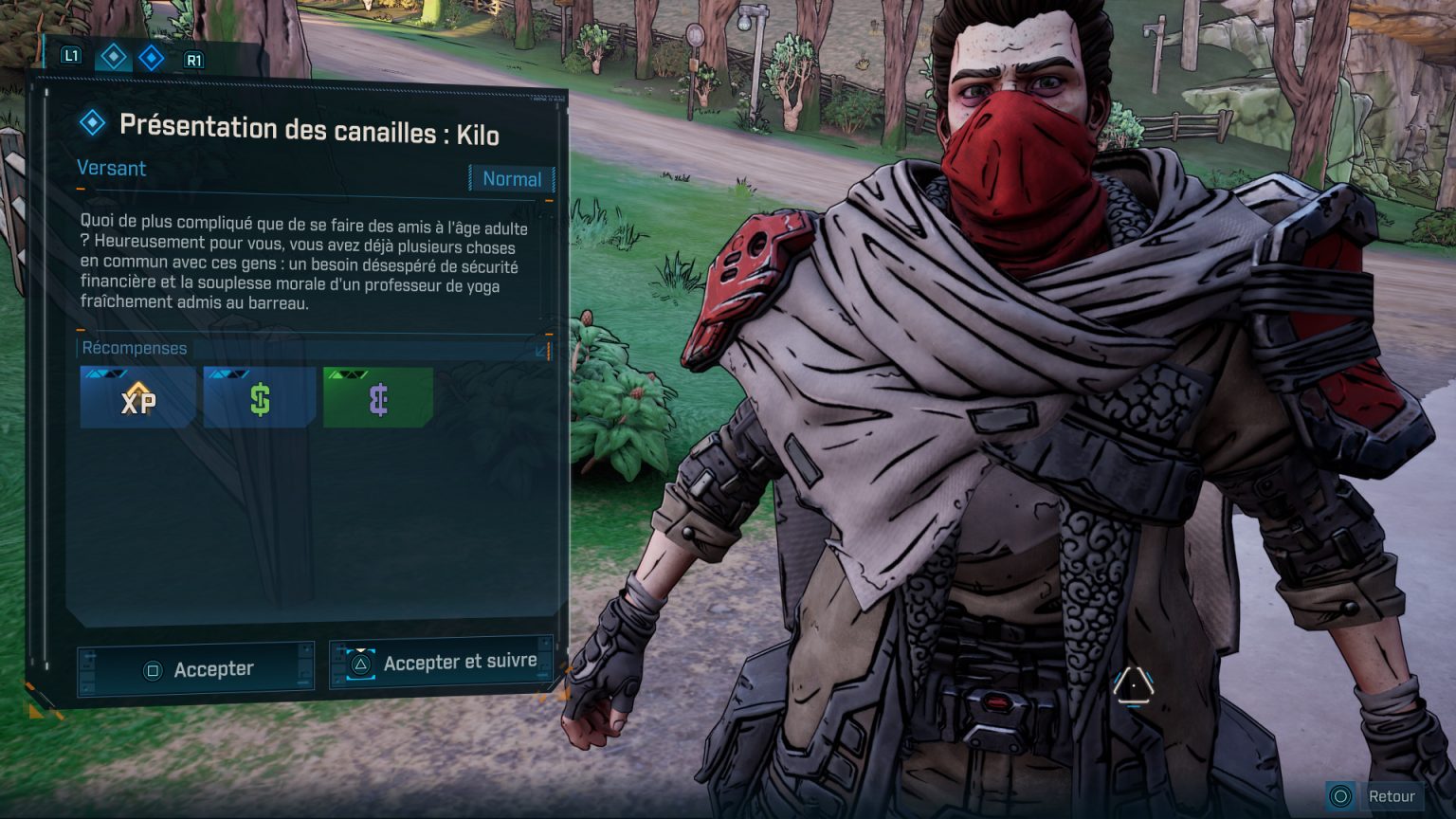Viewport: 1456px width, 819px height.
Task: Click Accepter et suivre to accept and track
Action: point(442,663)
